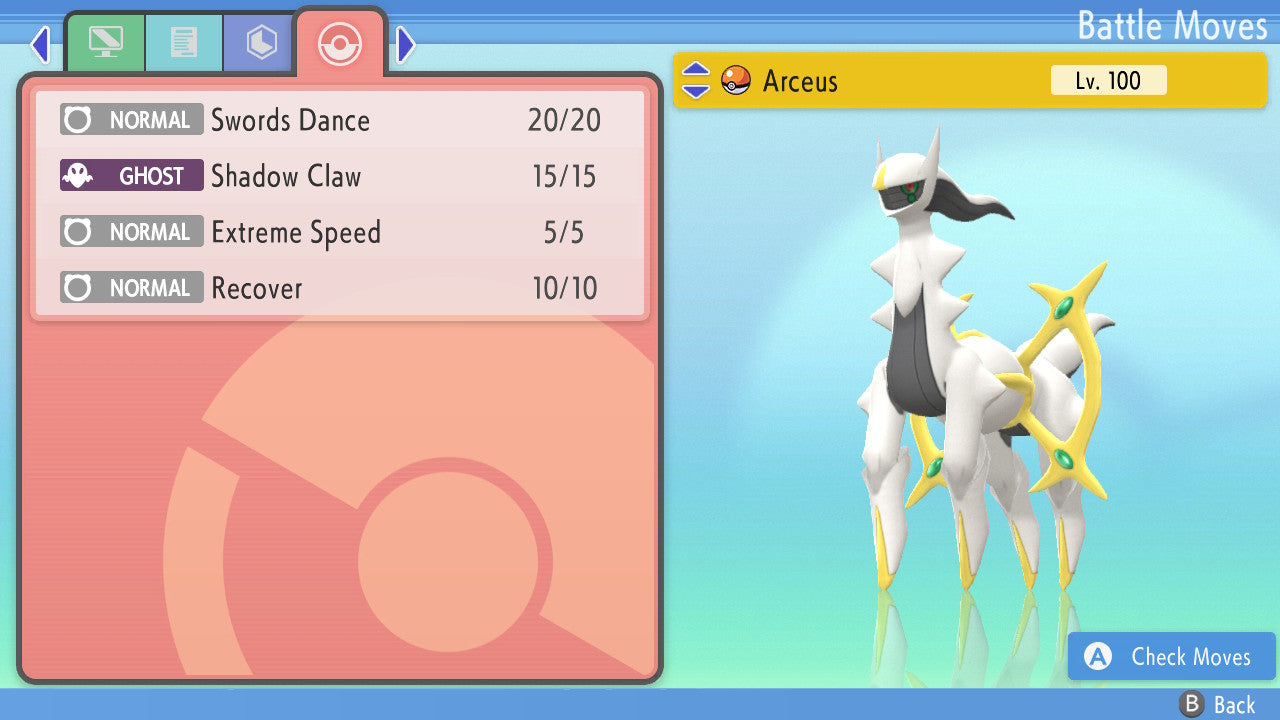
Task: Open the trainer memo notes tab
Action: coord(183,43)
